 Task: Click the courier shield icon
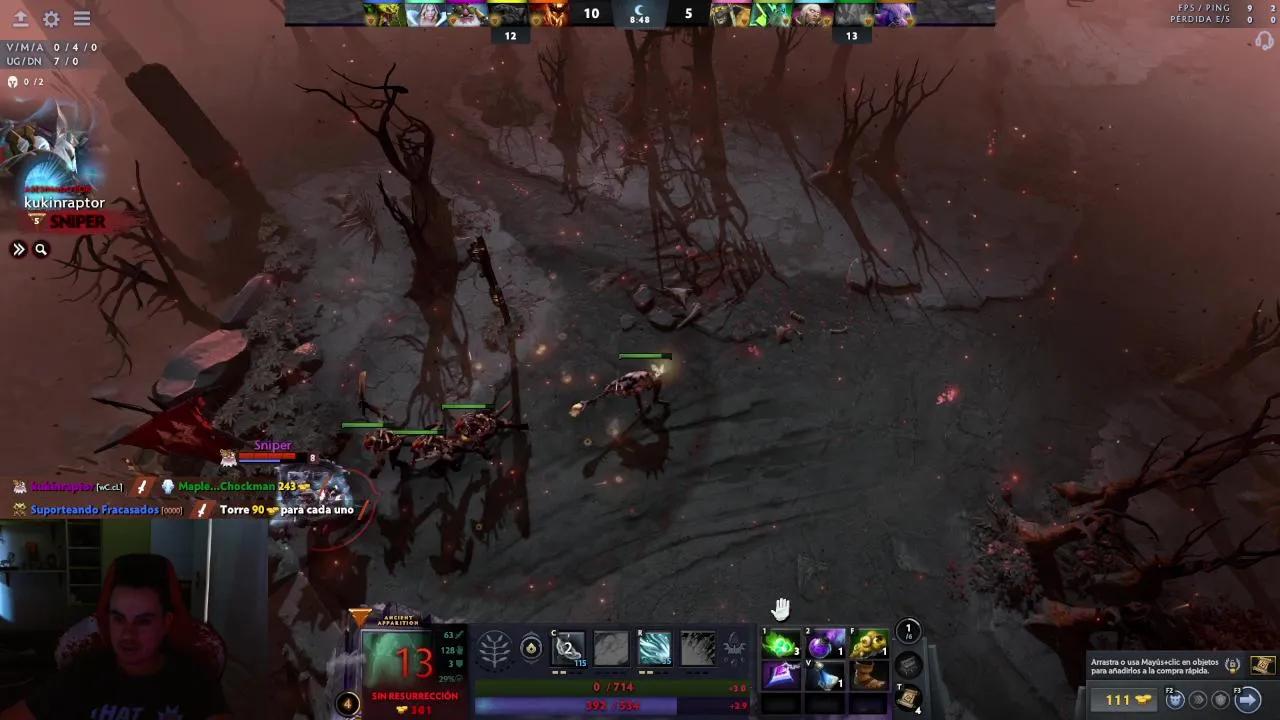coord(1219,700)
